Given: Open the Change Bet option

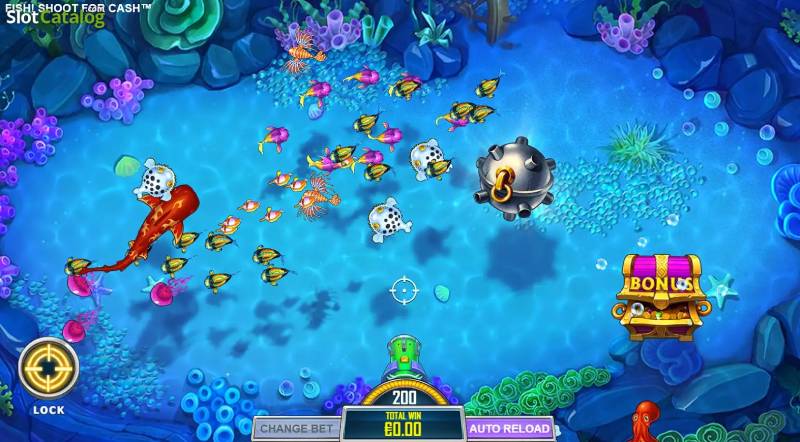Looking at the screenshot, I should coord(294,428).
